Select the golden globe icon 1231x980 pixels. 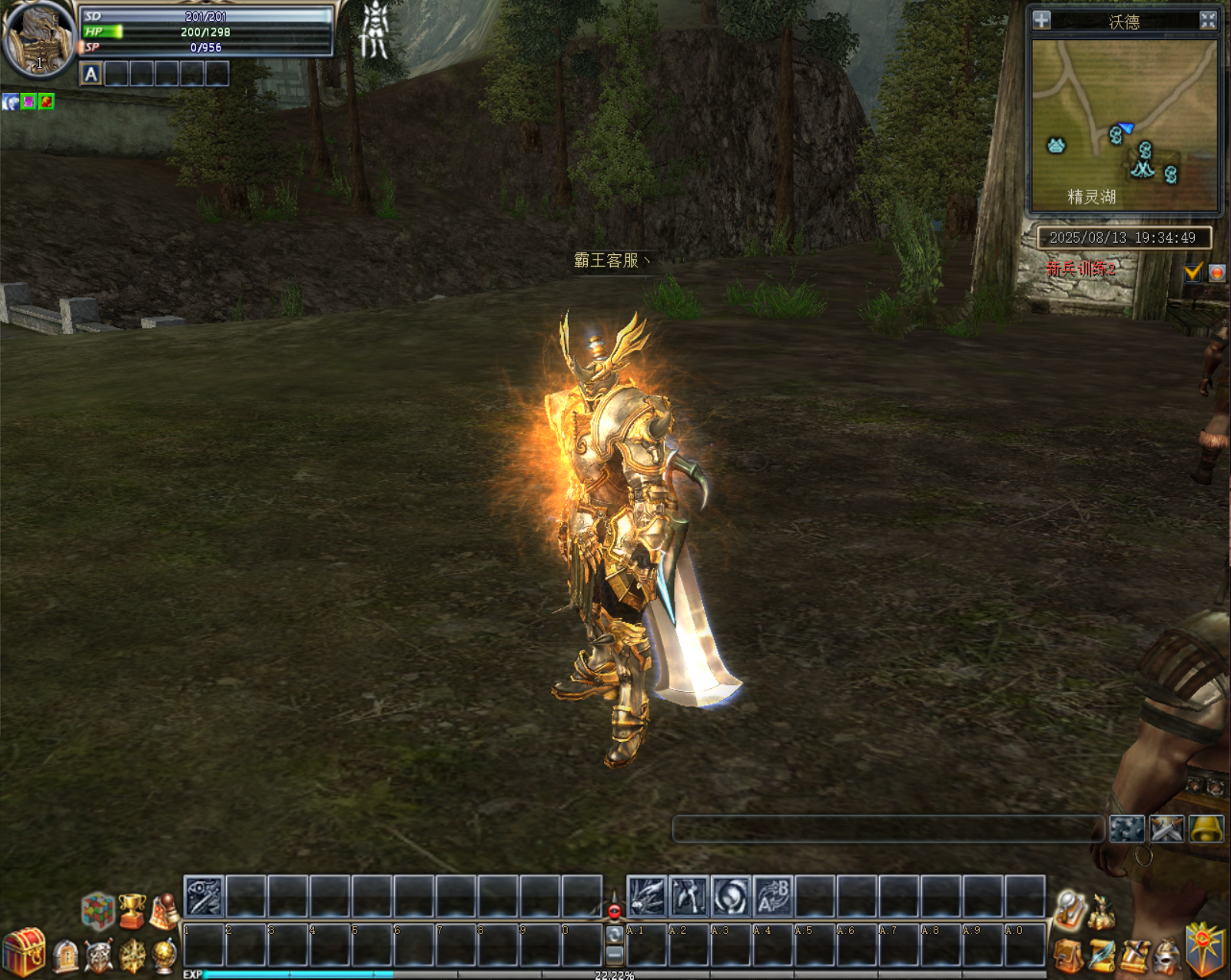click(164, 955)
